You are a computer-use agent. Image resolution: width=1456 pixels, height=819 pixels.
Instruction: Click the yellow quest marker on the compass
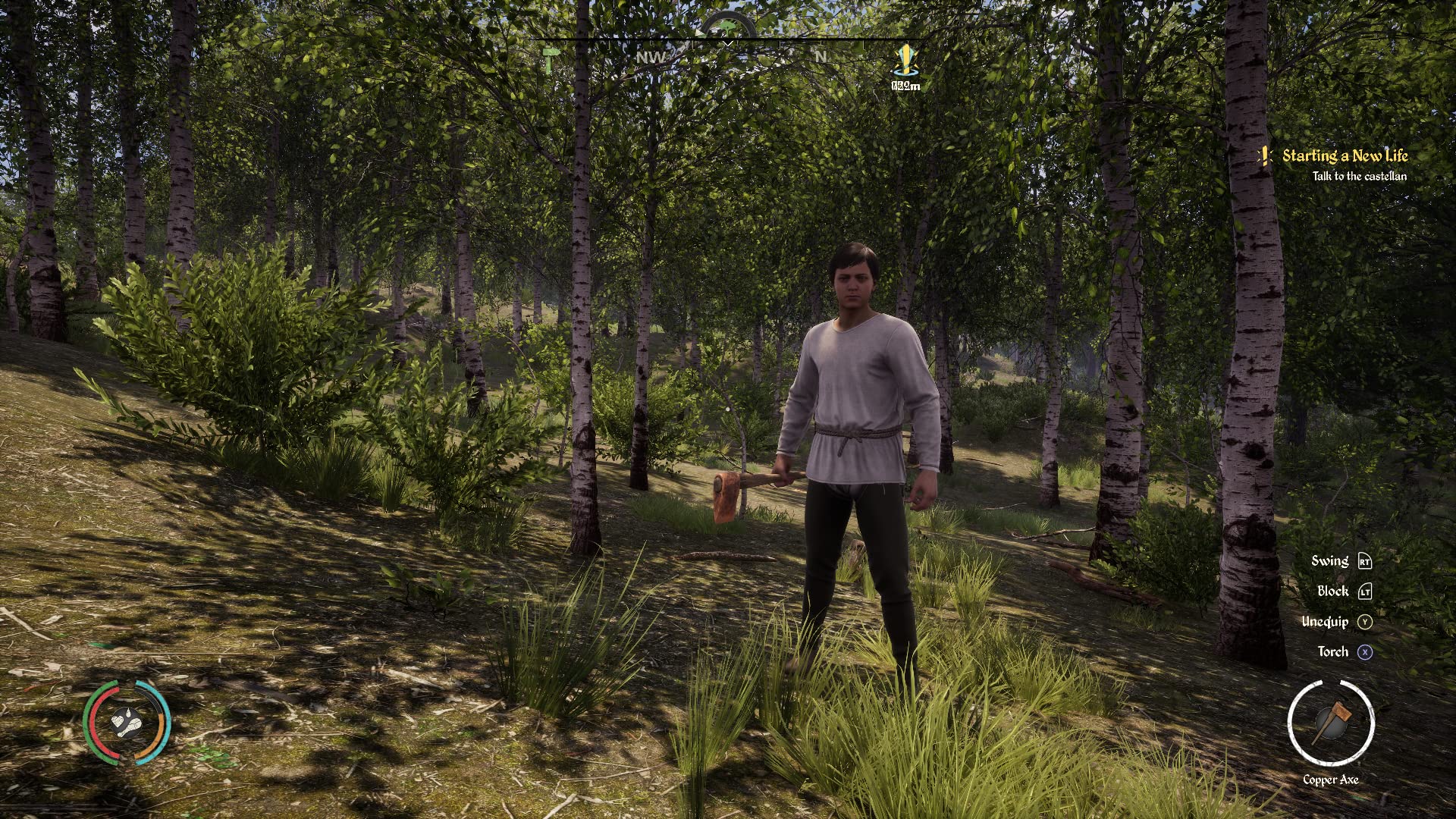click(x=905, y=60)
